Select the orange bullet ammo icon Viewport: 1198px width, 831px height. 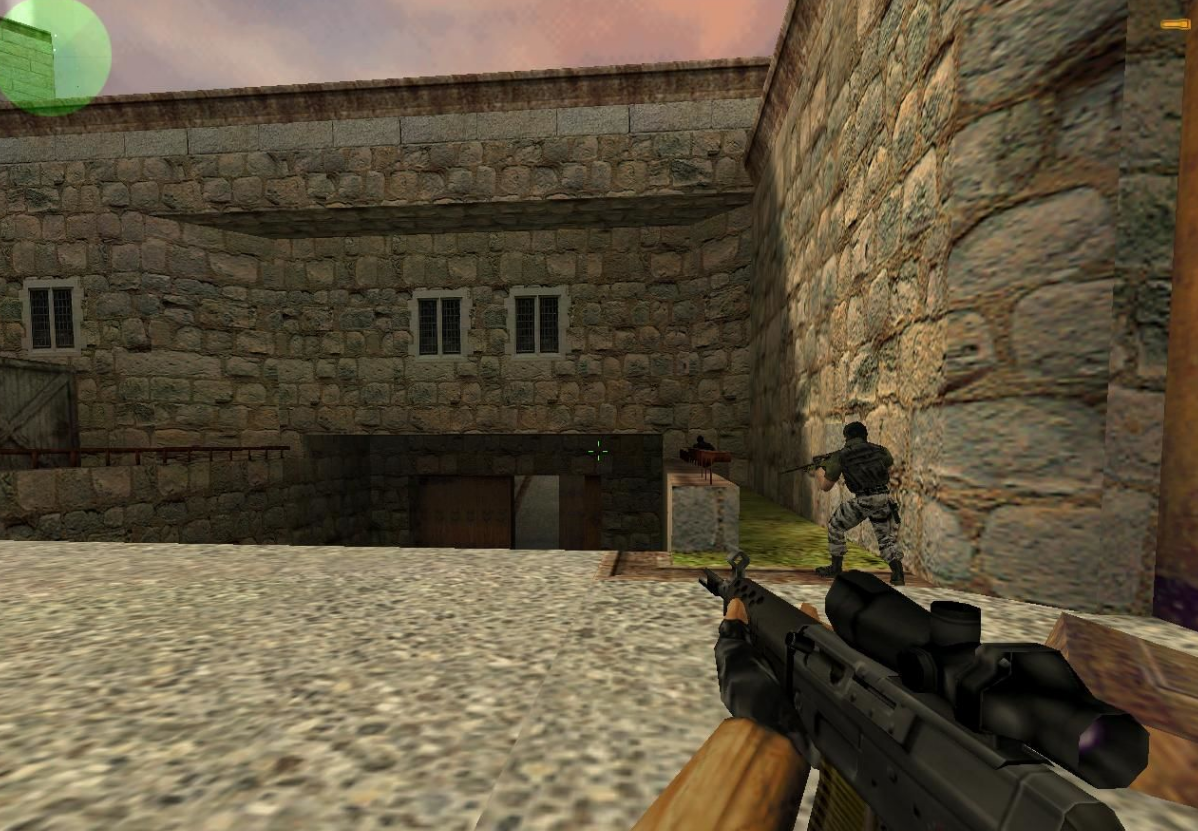click(1175, 23)
